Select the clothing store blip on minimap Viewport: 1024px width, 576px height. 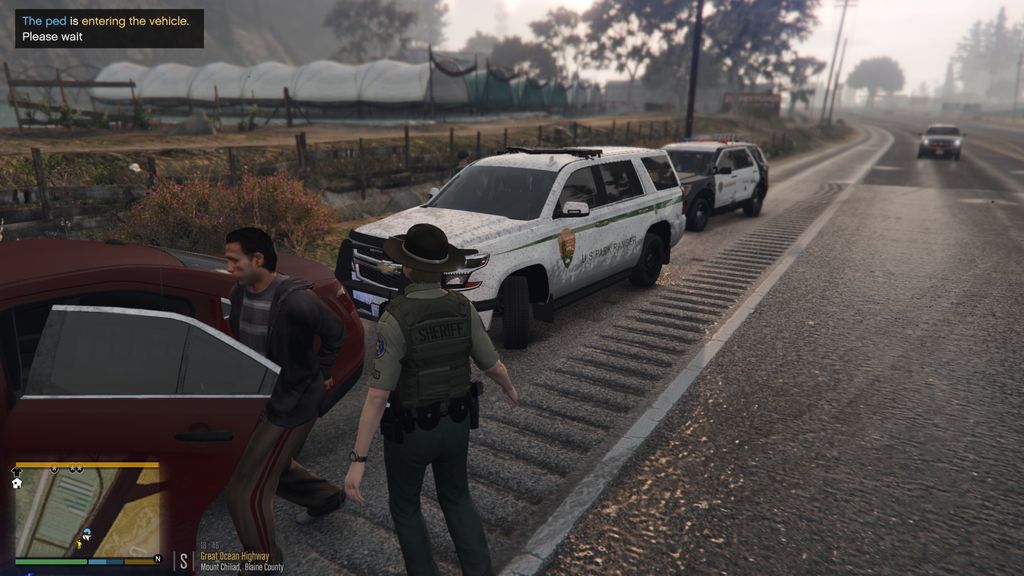[x=17, y=469]
